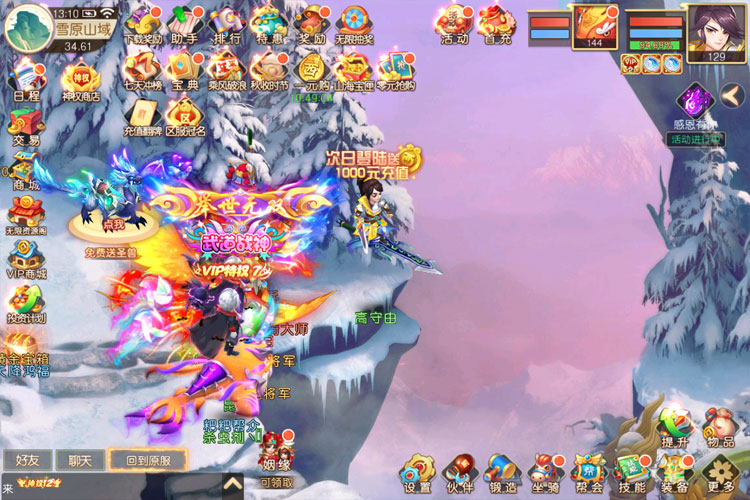Image resolution: width=750 pixels, height=500 pixels.
Task: Click the 回到原服 return to server button
Action: [x=147, y=461]
